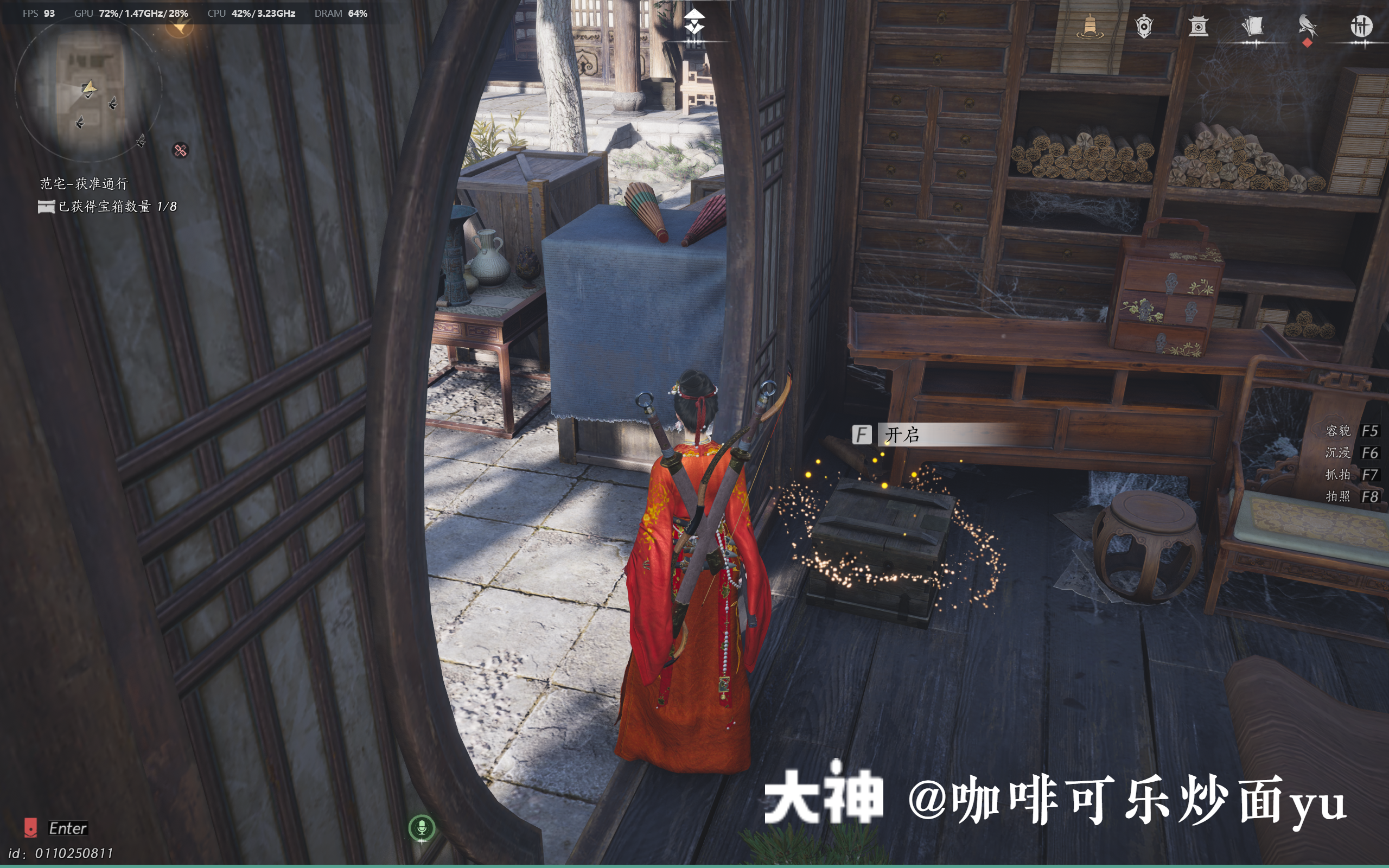Click the treasure chest counter icon
This screenshot has height=868, width=1389.
tap(47, 207)
